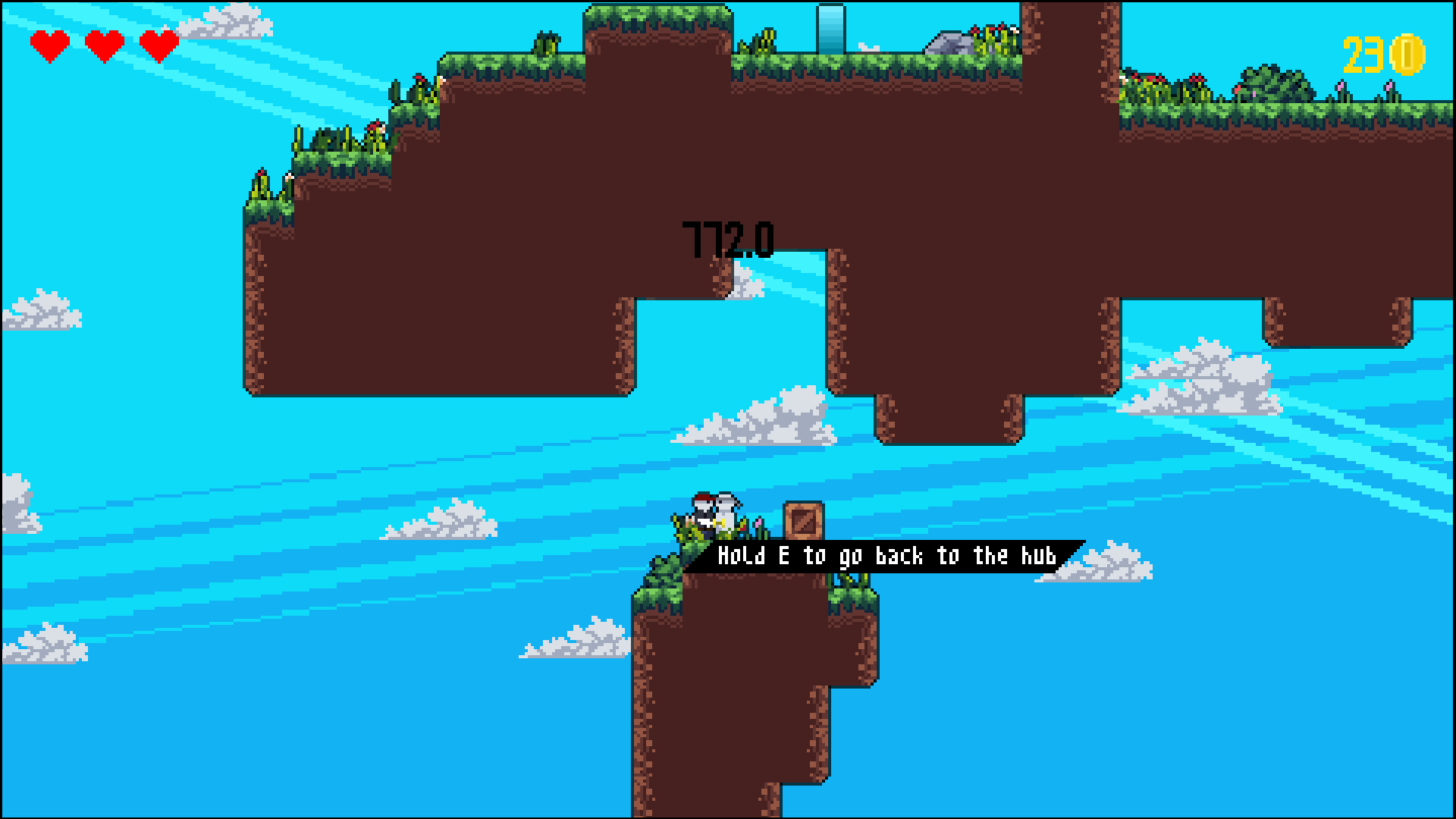This screenshot has height=819, width=1456.
Task: Select the red mushroom on the upper right grass
Action: coord(1196,79)
